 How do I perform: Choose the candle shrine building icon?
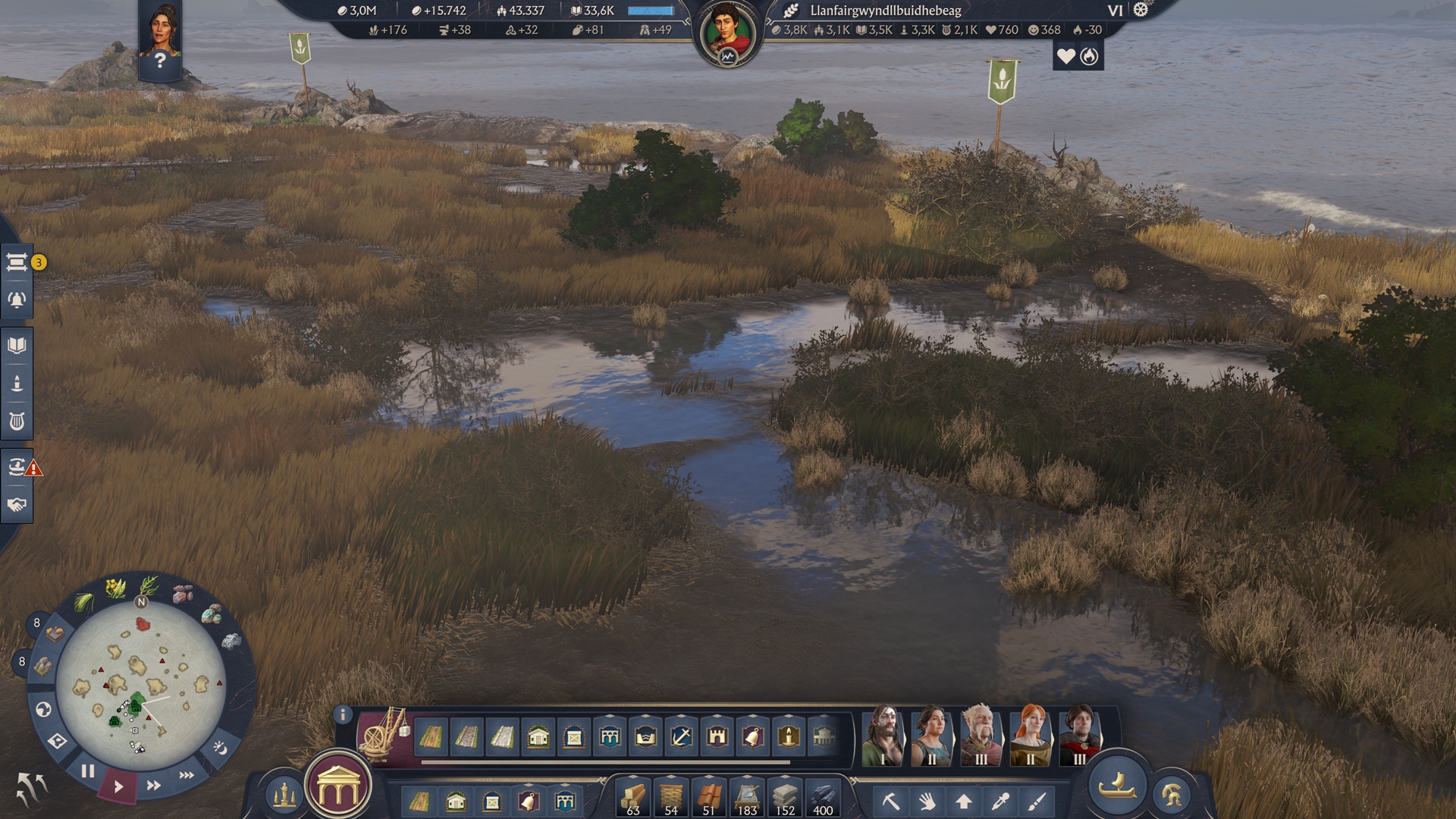point(789,736)
